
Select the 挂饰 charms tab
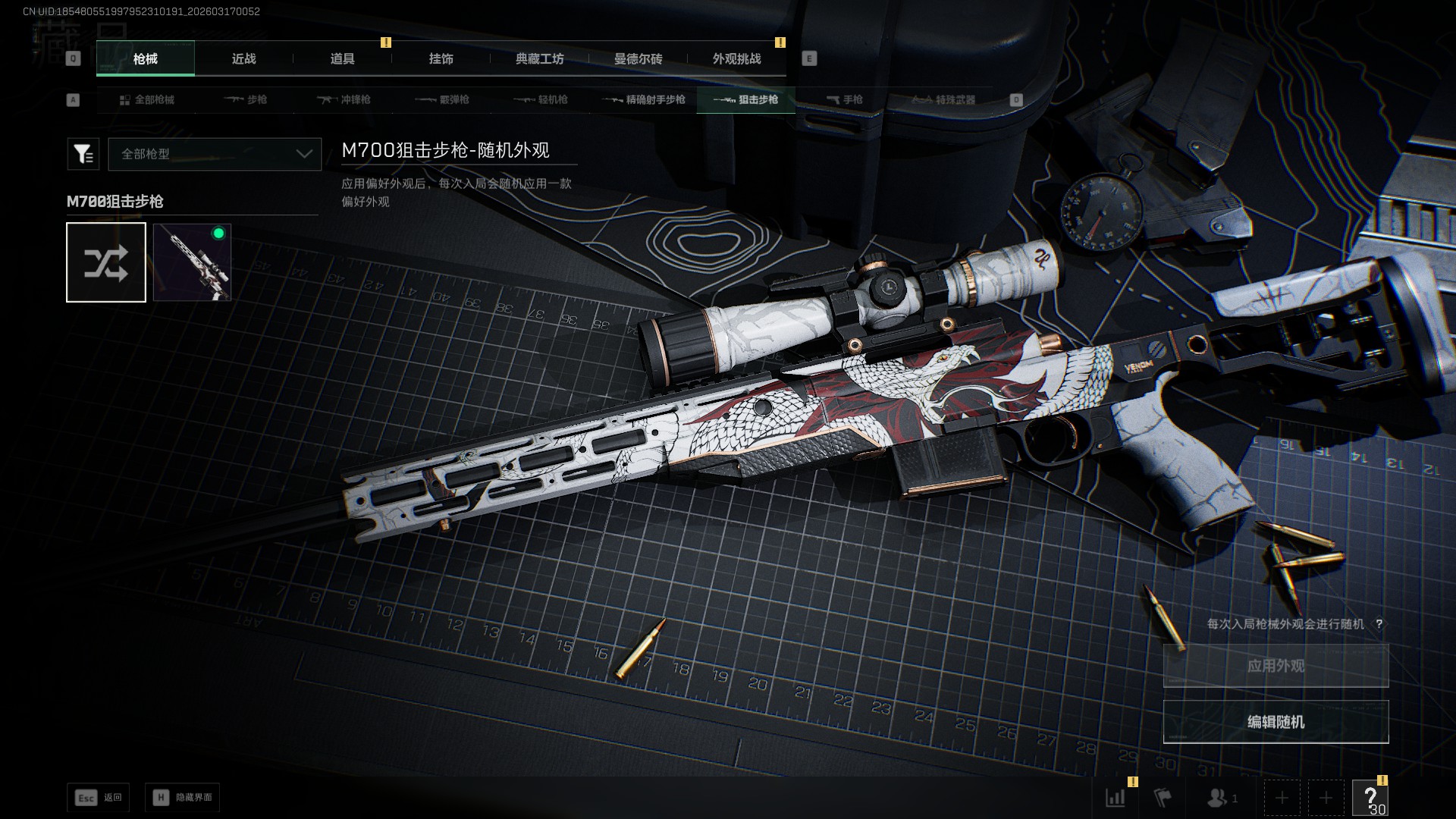pyautogui.click(x=441, y=59)
